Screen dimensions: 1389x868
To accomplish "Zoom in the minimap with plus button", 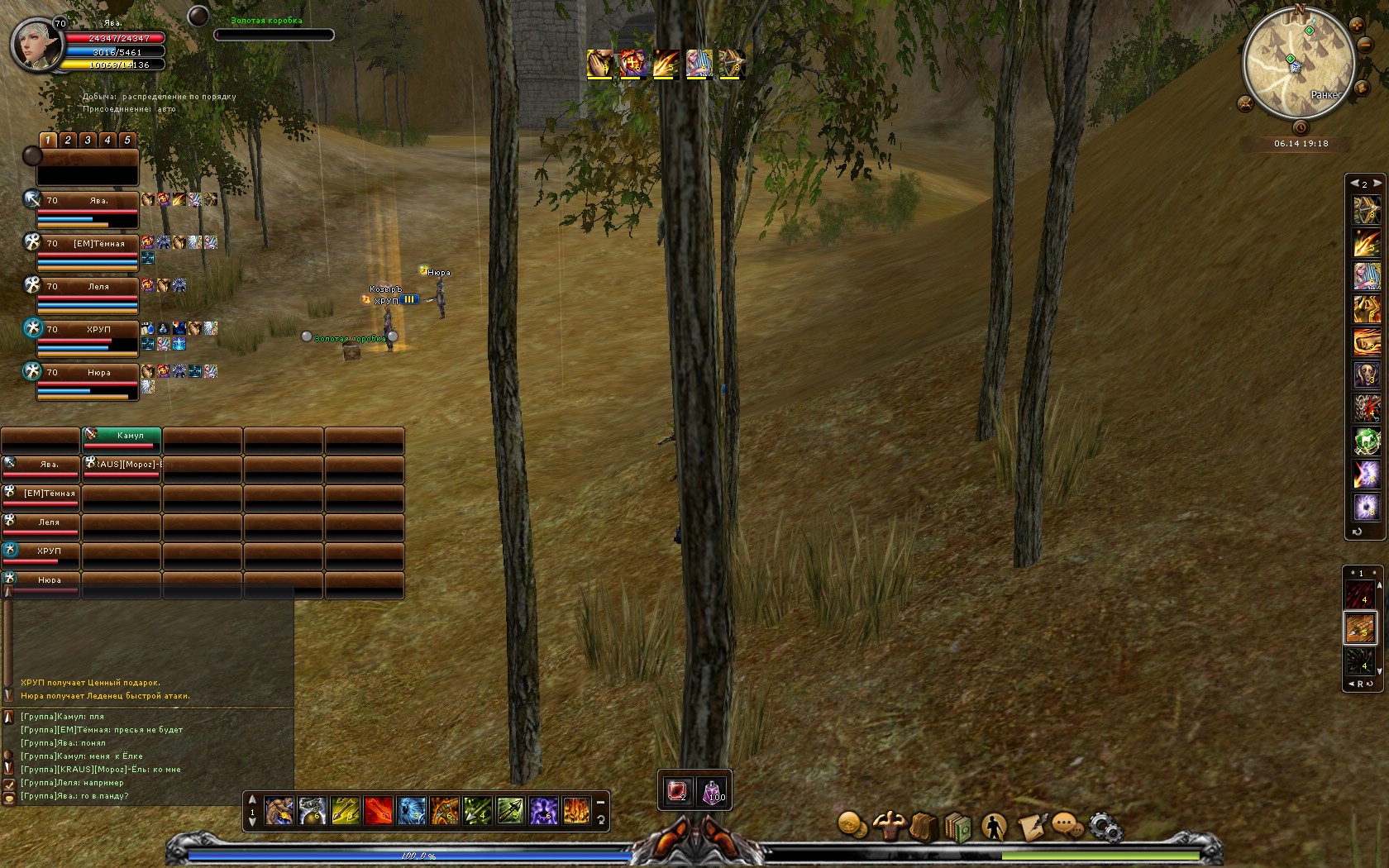I will coord(1357,26).
